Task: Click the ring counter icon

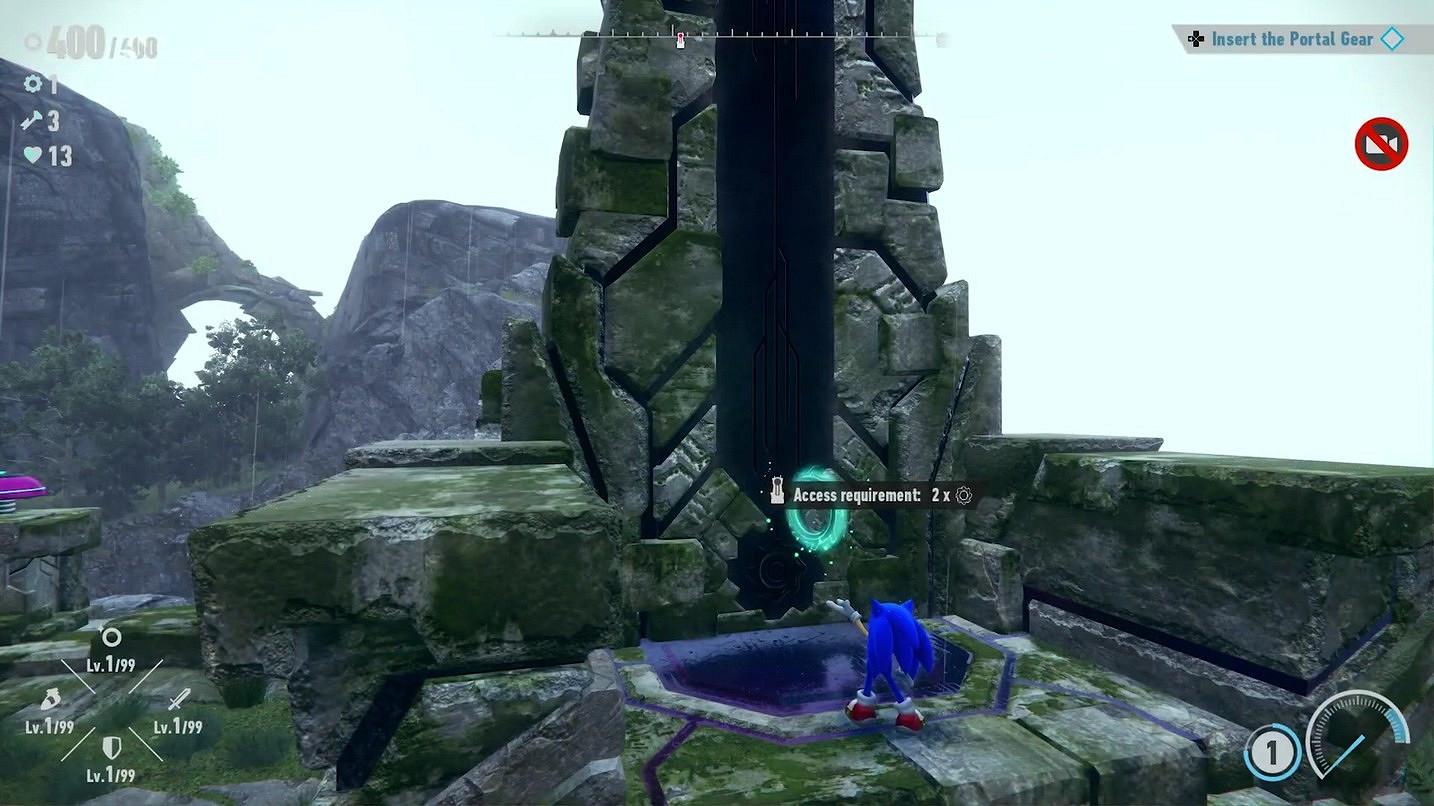Action: click(x=31, y=41)
